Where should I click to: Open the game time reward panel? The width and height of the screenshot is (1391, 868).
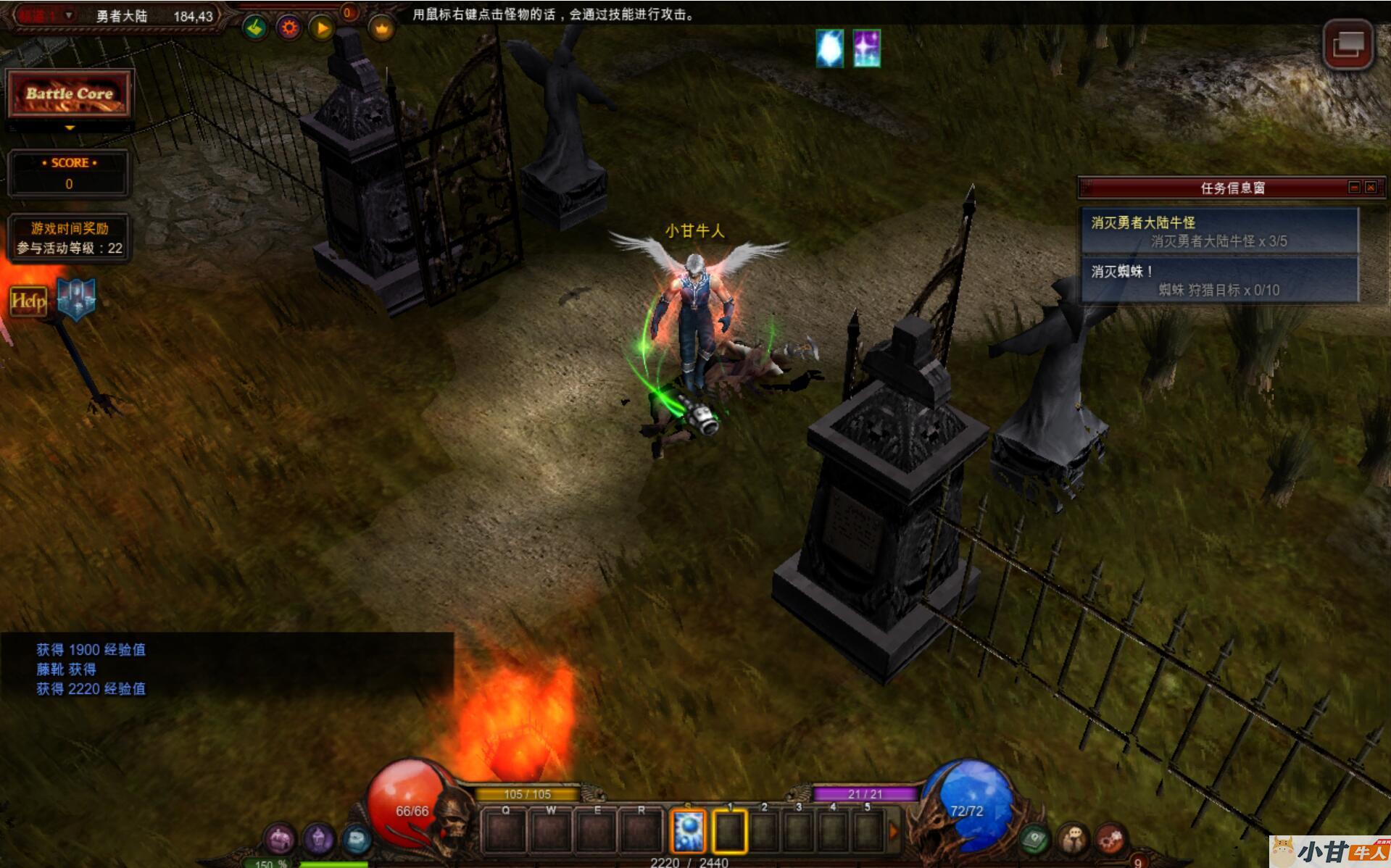[x=70, y=238]
